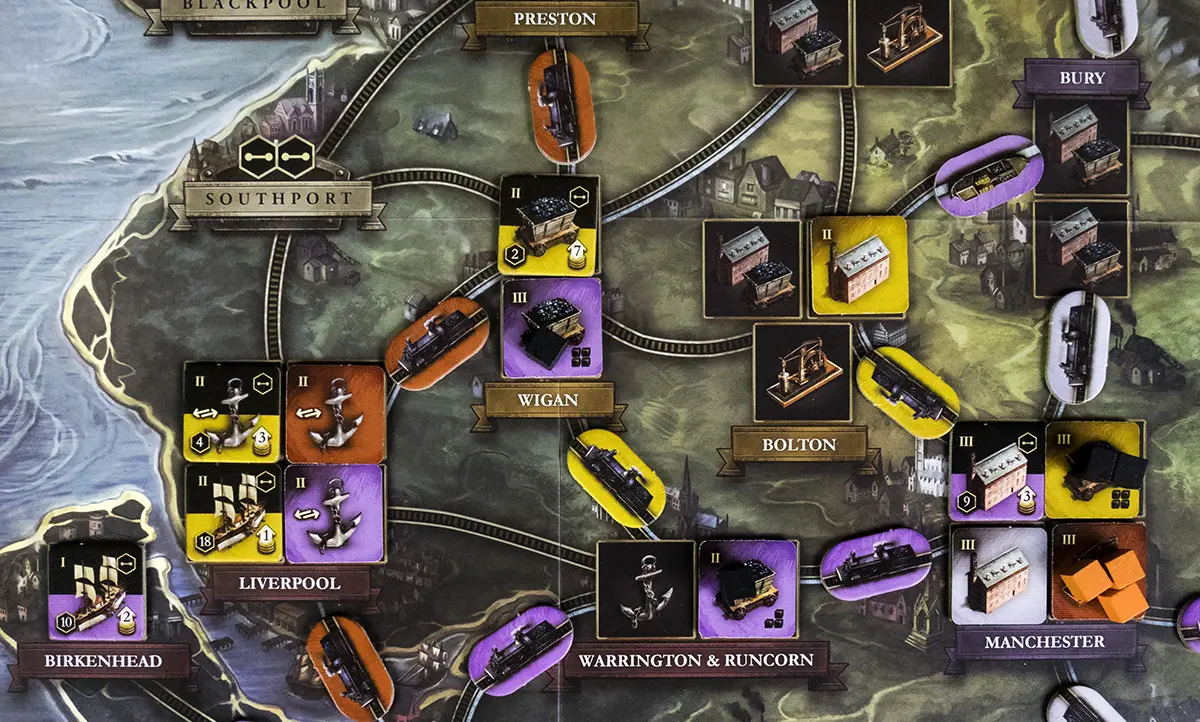This screenshot has height=722, width=1200.
Task: Select the purple shipyard tile at Birkenhead
Action: tap(96, 591)
